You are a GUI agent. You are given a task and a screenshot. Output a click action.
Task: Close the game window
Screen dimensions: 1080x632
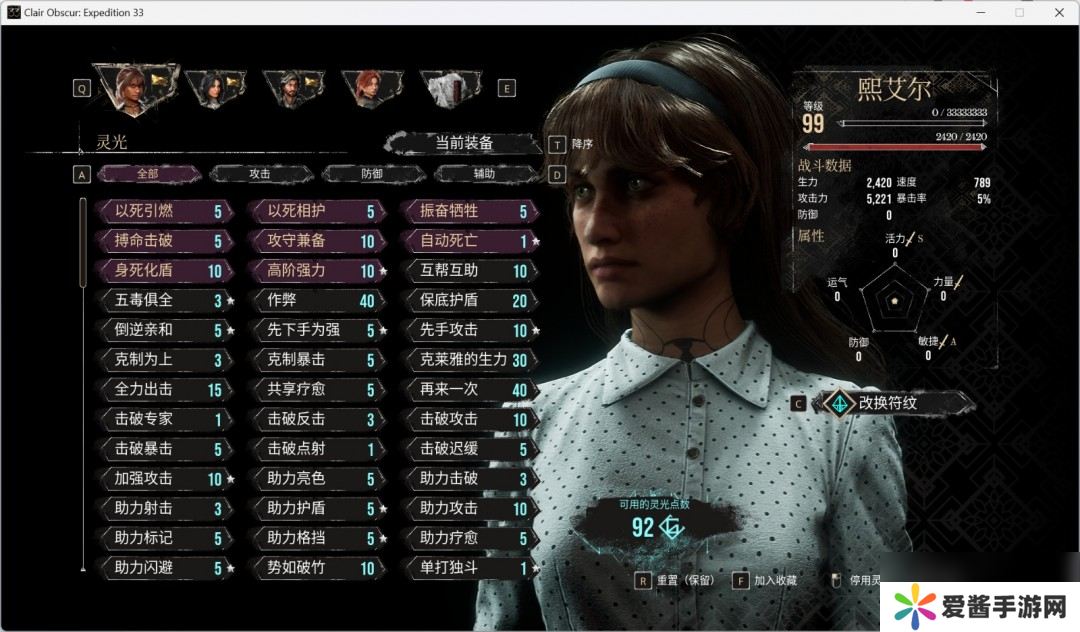pos(1057,12)
